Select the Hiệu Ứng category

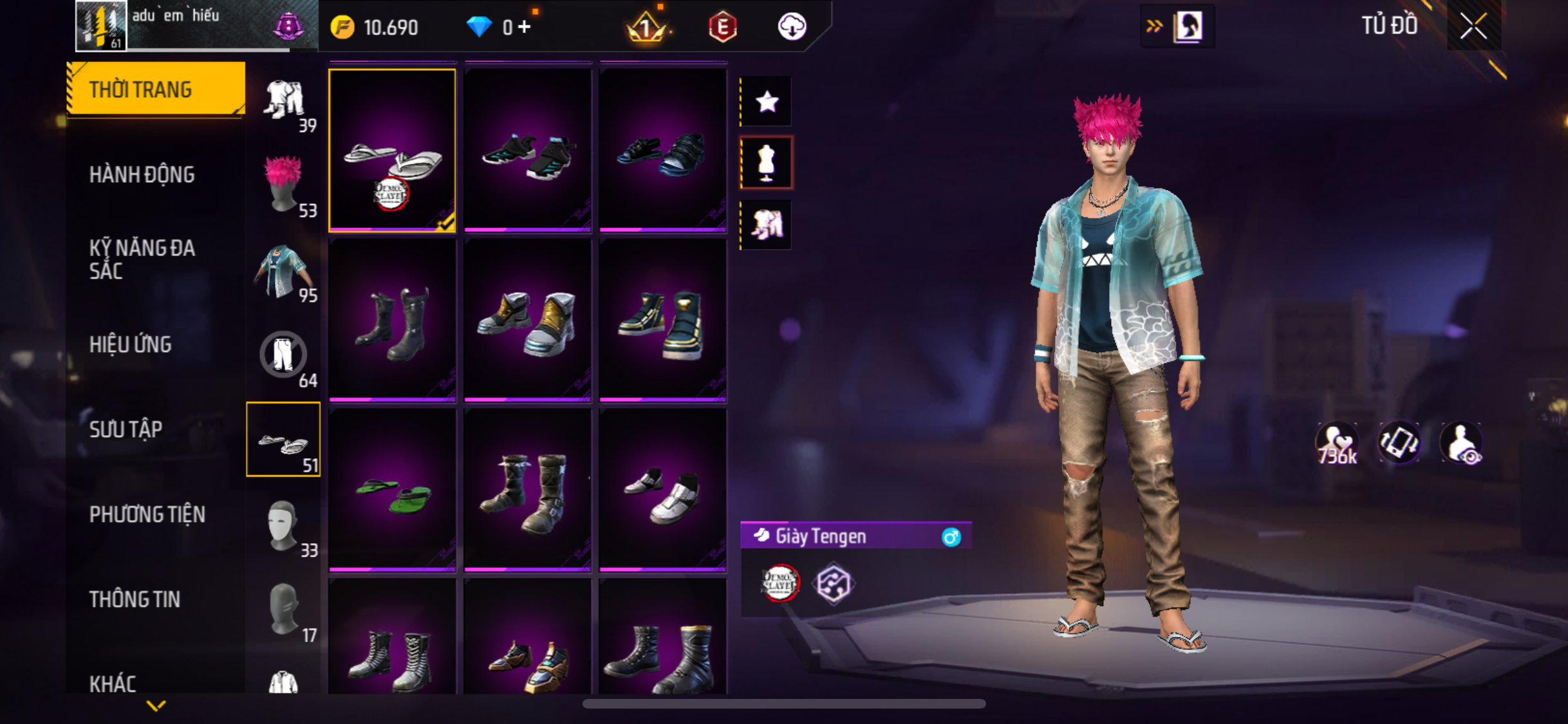pyautogui.click(x=131, y=344)
